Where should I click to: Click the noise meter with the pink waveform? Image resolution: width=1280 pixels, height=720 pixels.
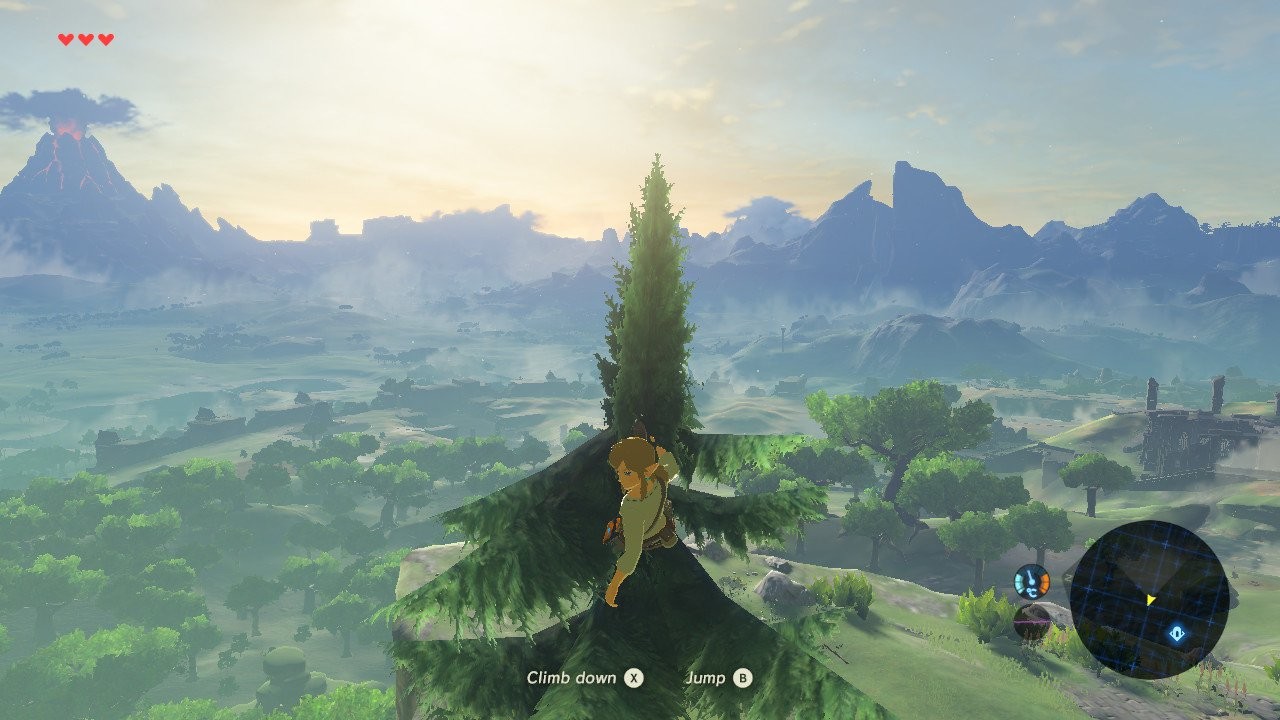pyautogui.click(x=1030, y=622)
